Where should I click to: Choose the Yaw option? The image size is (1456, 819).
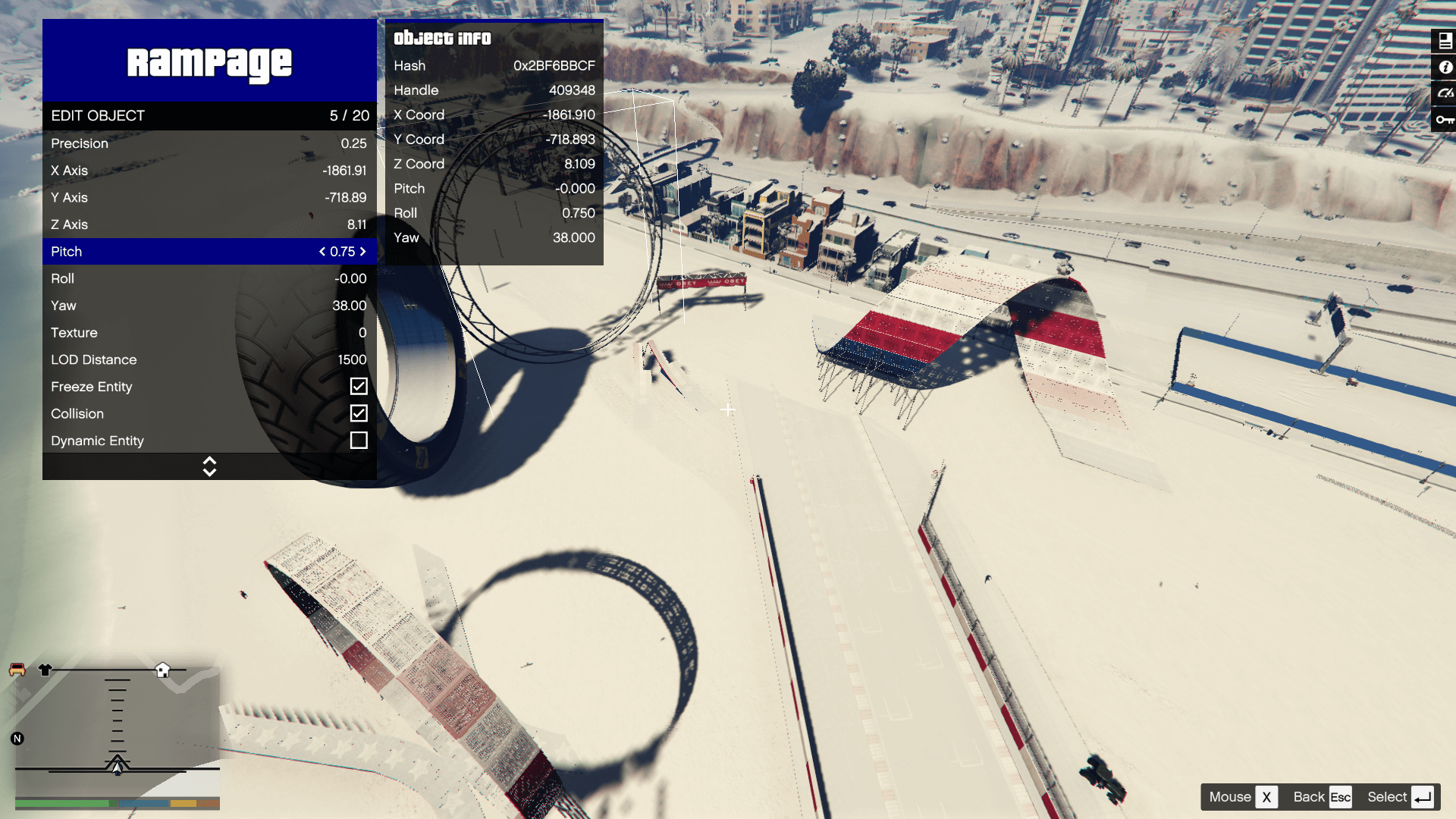point(209,306)
